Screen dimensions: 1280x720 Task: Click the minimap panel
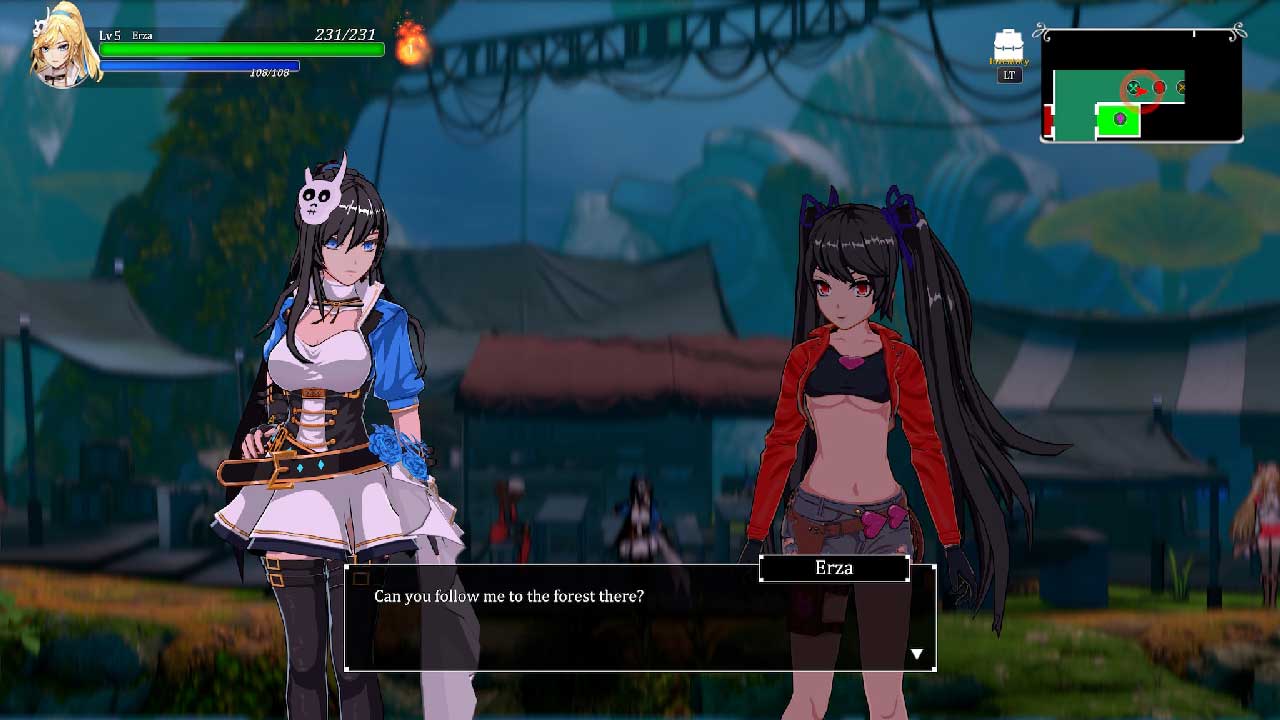[x=1142, y=86]
